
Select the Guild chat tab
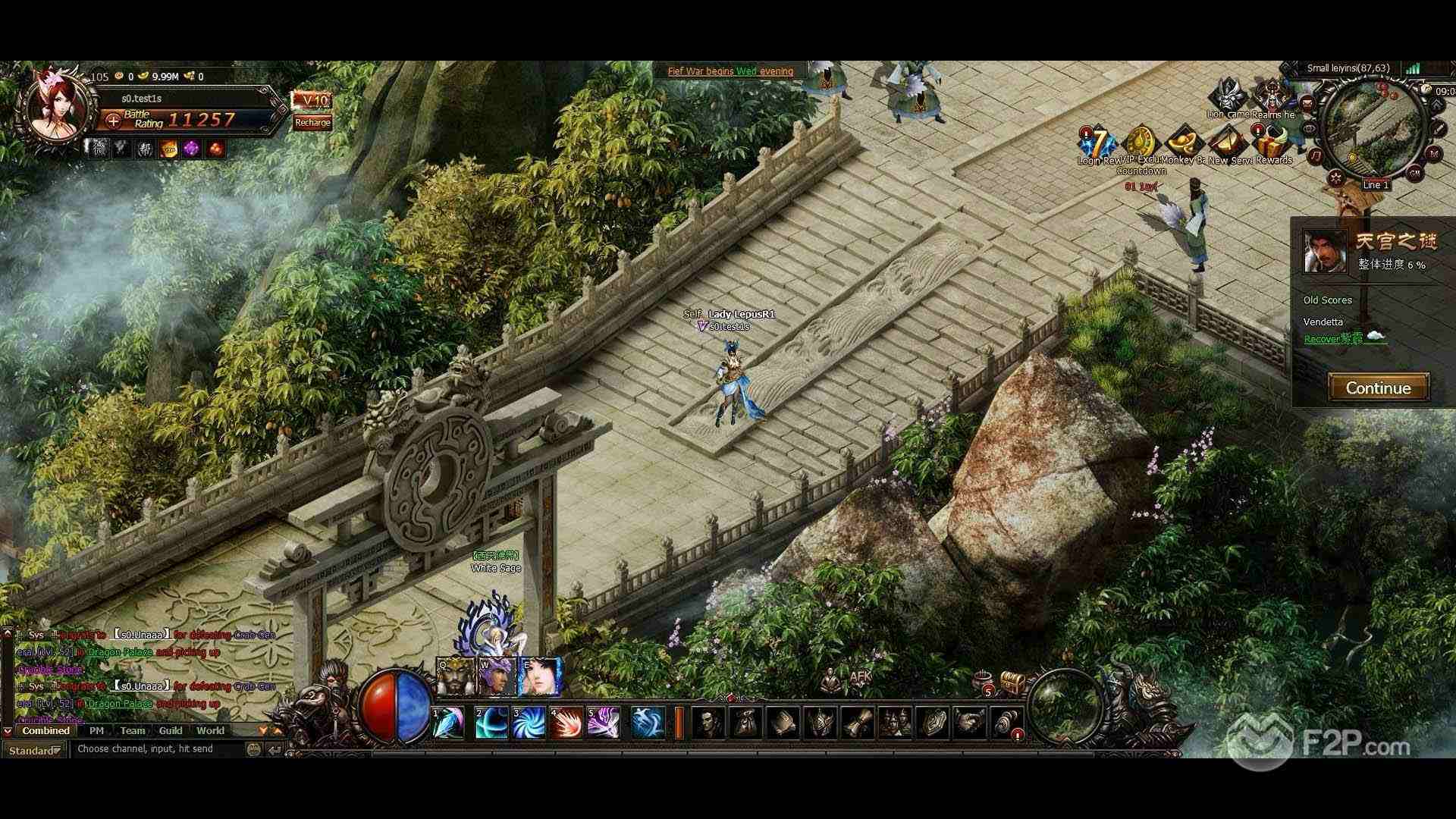coord(171,730)
